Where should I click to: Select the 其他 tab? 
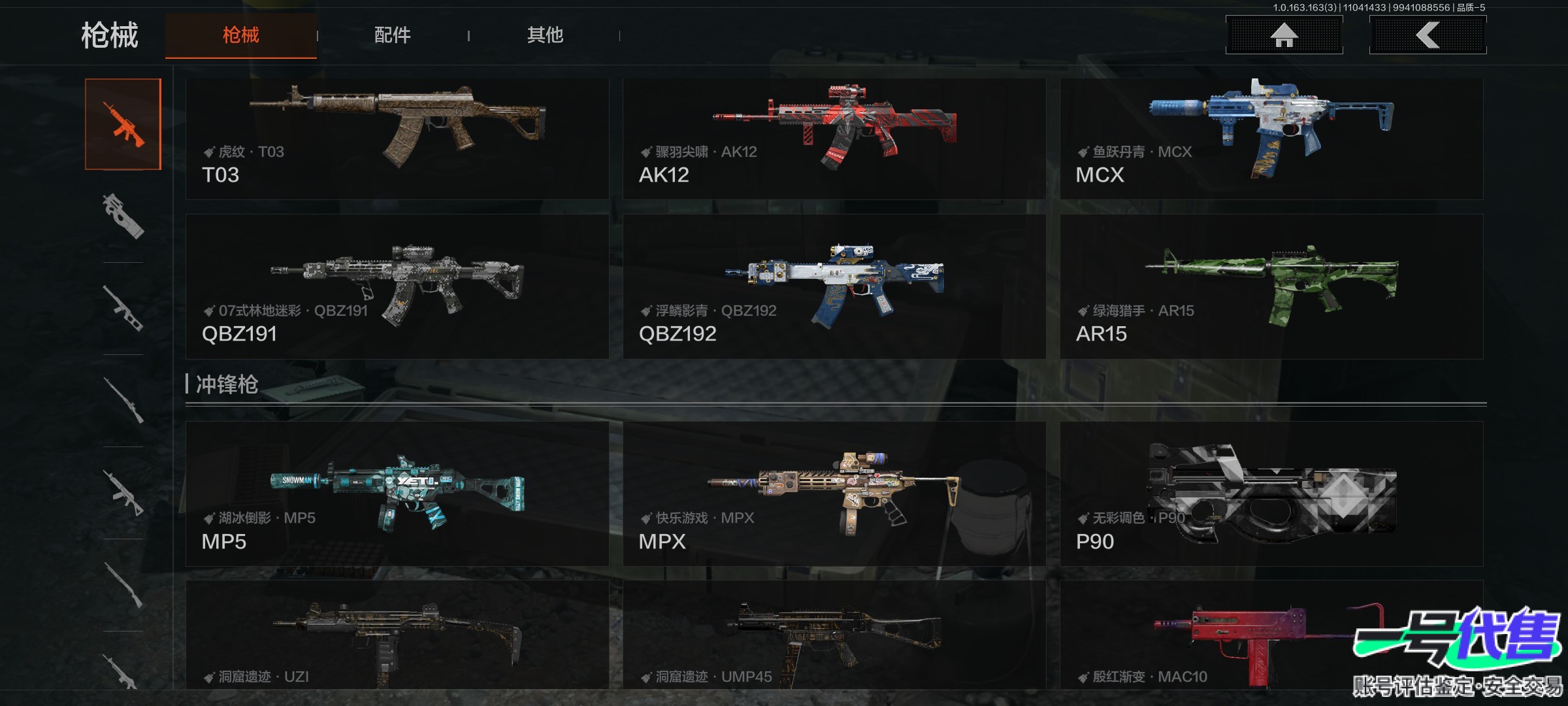545,35
